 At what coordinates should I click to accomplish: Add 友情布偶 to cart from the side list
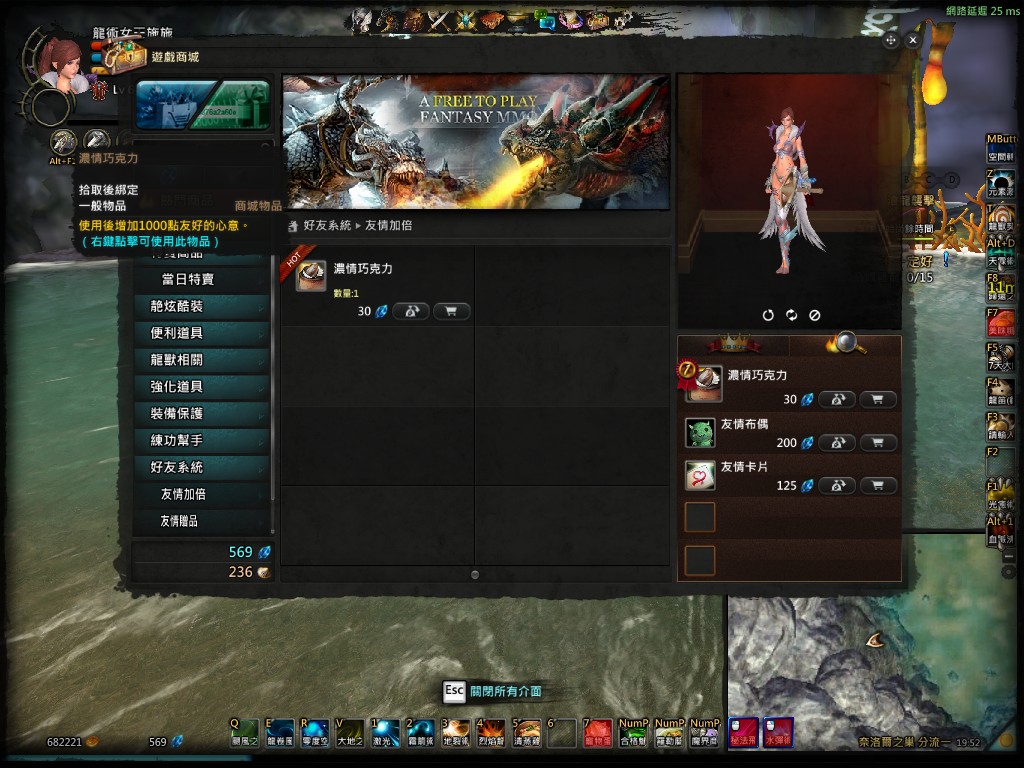878,442
